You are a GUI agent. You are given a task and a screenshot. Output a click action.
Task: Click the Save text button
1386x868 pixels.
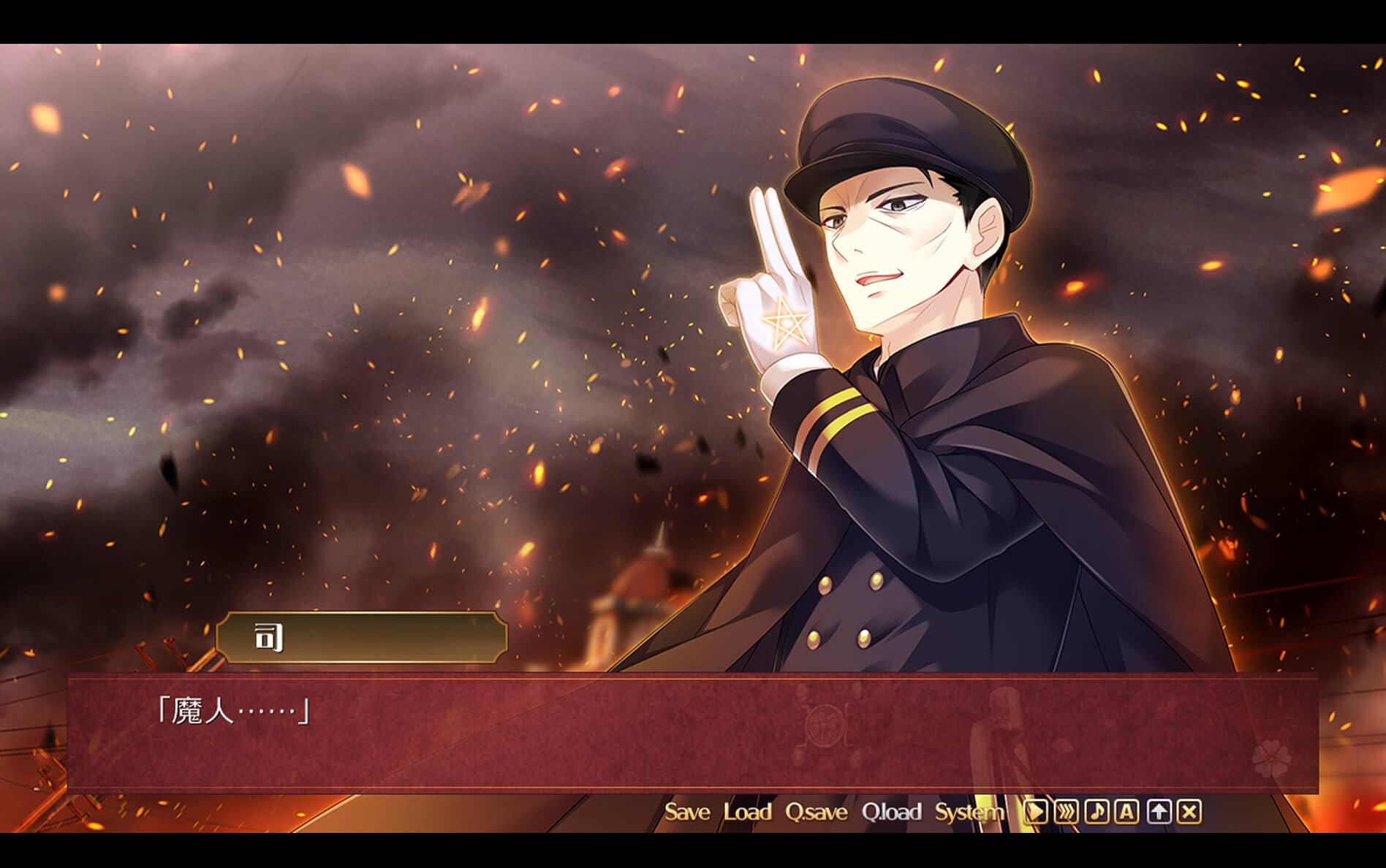(x=688, y=811)
